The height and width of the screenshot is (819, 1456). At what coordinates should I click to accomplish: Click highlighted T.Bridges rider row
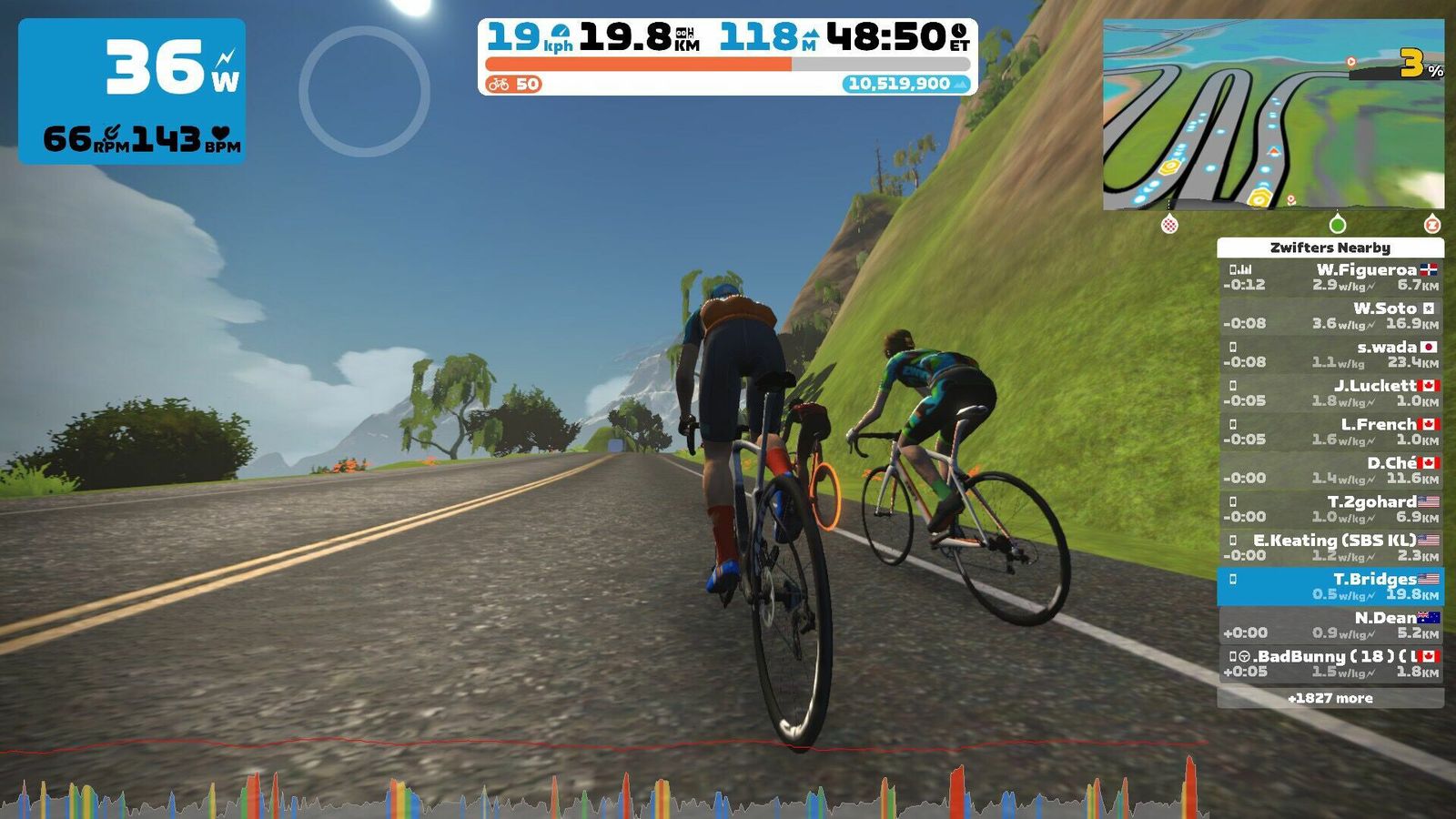(1330, 586)
